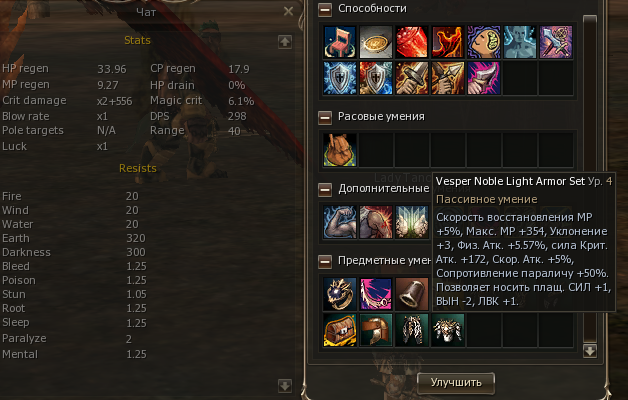Collapse the Расовые умения section
628x400 pixels.
(x=325, y=117)
